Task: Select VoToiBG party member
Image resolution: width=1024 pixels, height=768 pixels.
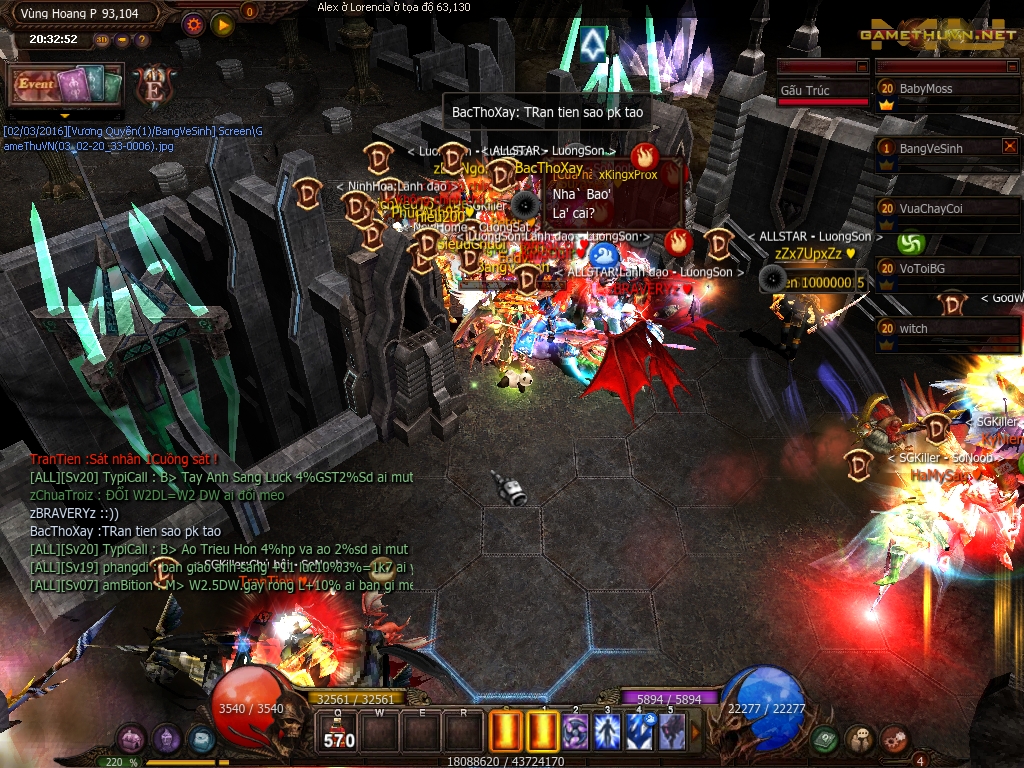Action: 947,268
